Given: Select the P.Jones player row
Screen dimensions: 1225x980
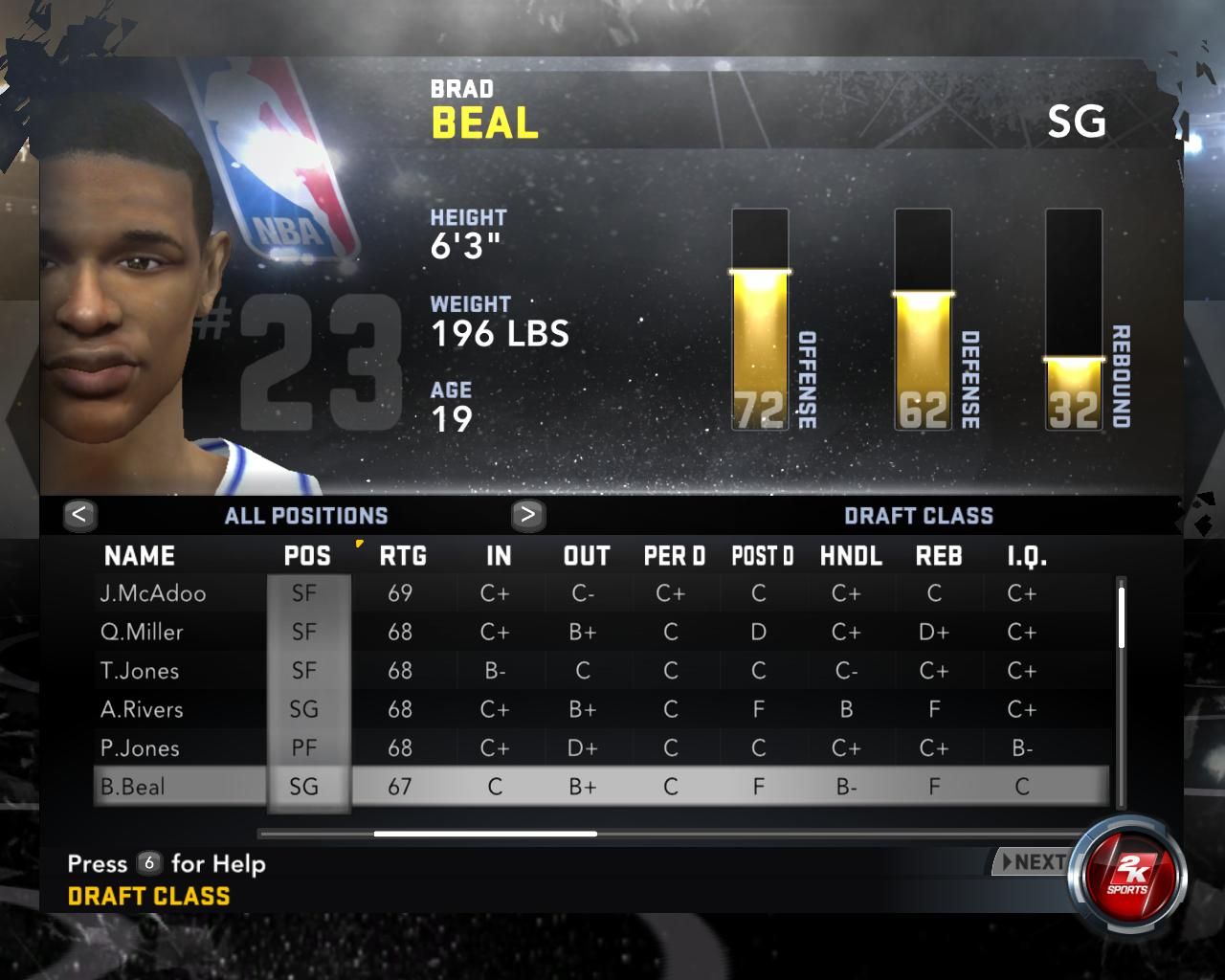Looking at the screenshot, I should coord(140,747).
